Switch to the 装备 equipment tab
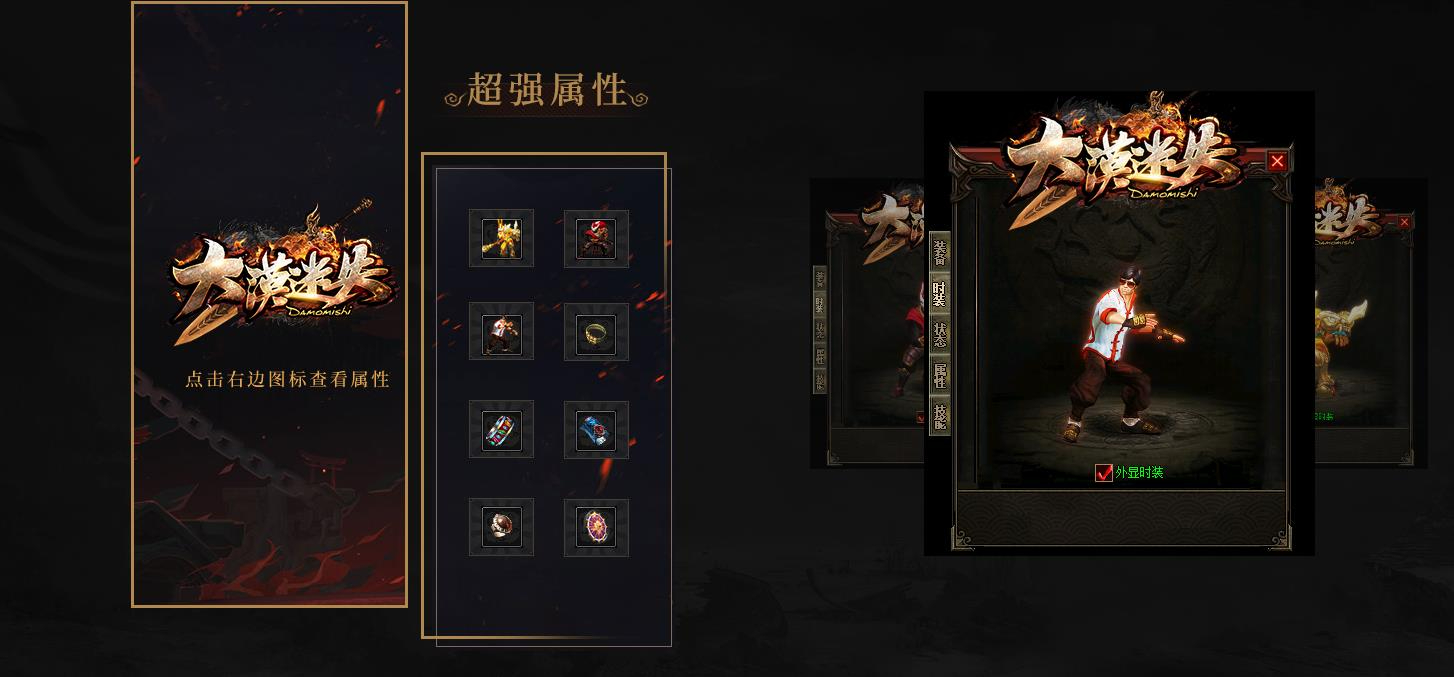1454x677 pixels. (x=939, y=252)
